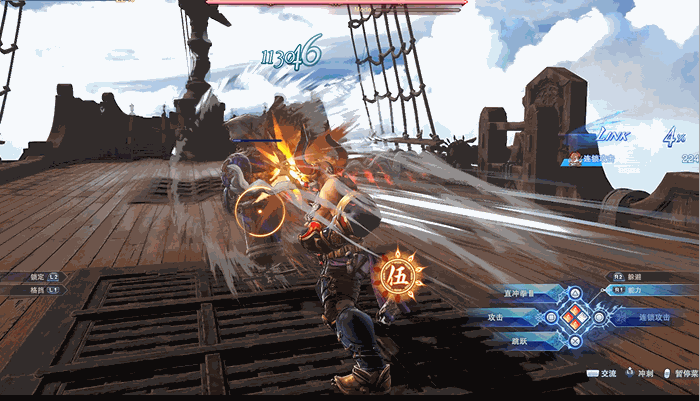This screenshot has height=401, width=700.
Task: Select the central fire diamond skill icon
Action: (x=574, y=318)
